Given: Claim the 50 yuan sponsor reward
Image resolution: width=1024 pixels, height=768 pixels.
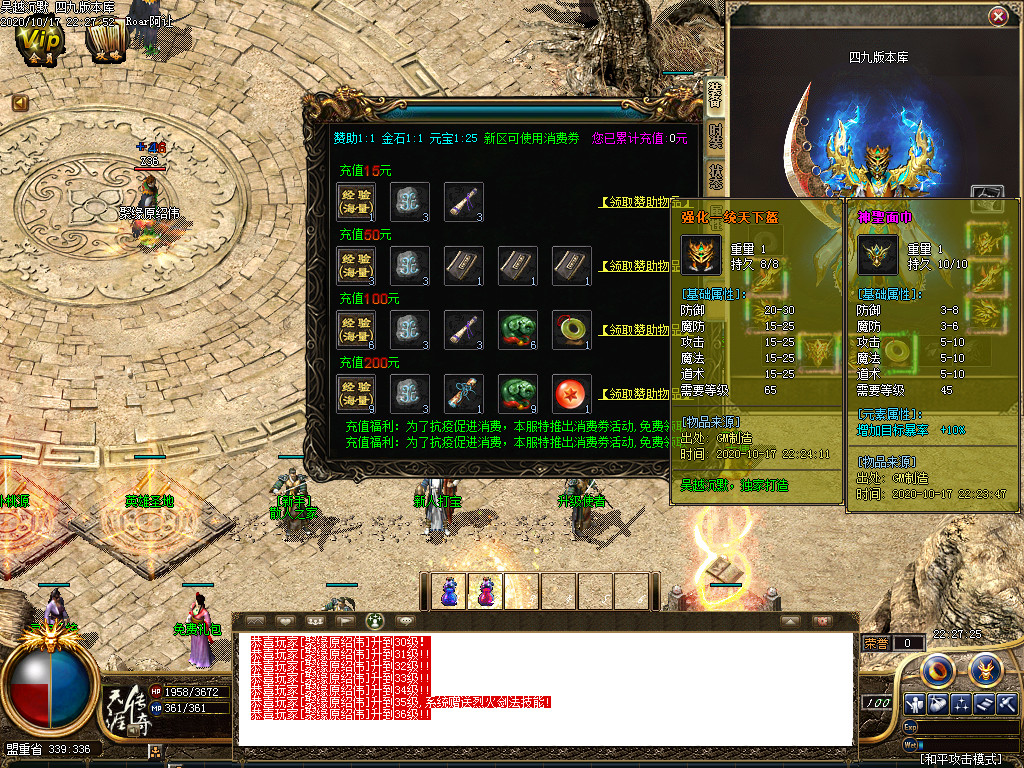Looking at the screenshot, I should click(x=639, y=266).
